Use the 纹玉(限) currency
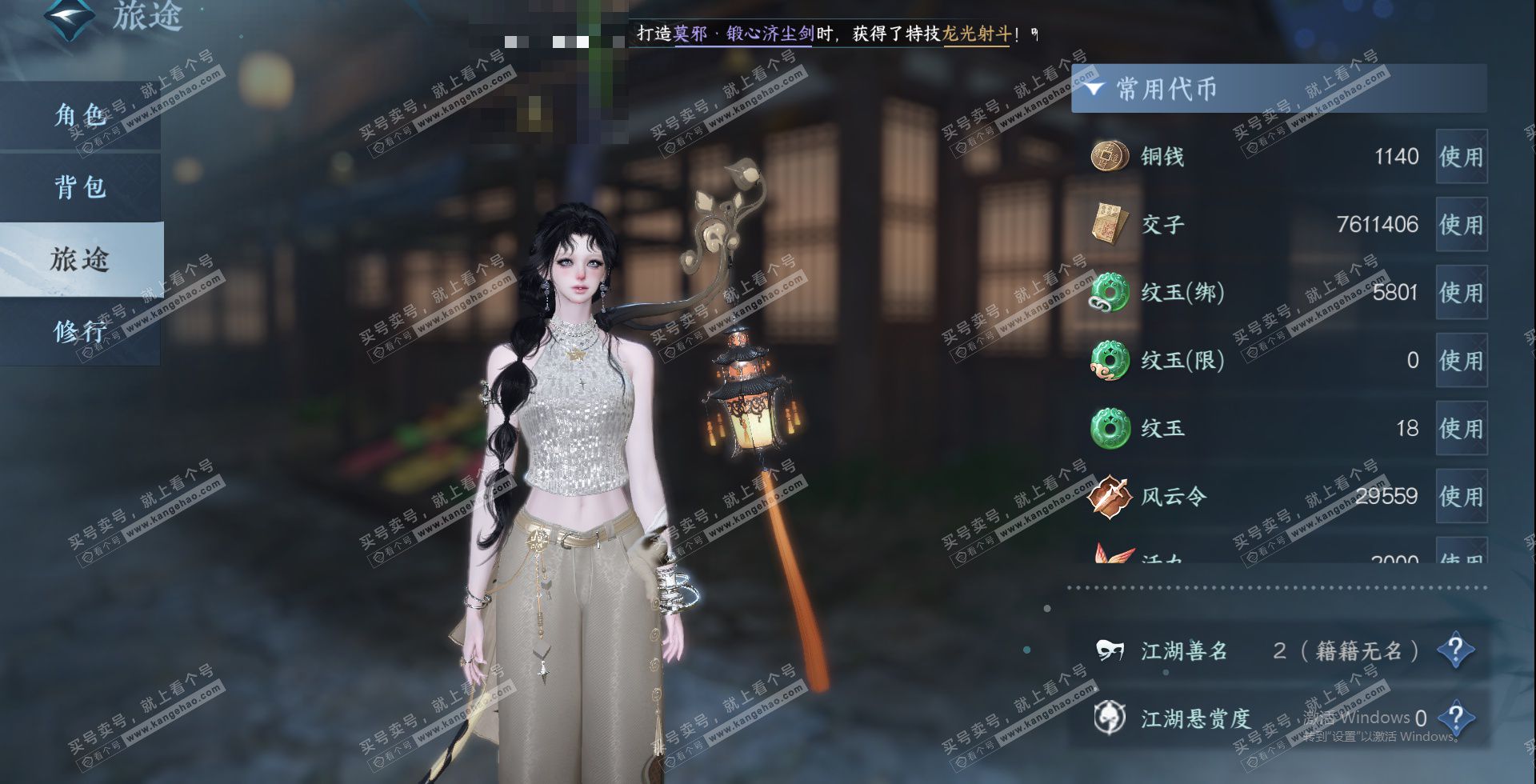The width and height of the screenshot is (1536, 784). (x=1461, y=361)
